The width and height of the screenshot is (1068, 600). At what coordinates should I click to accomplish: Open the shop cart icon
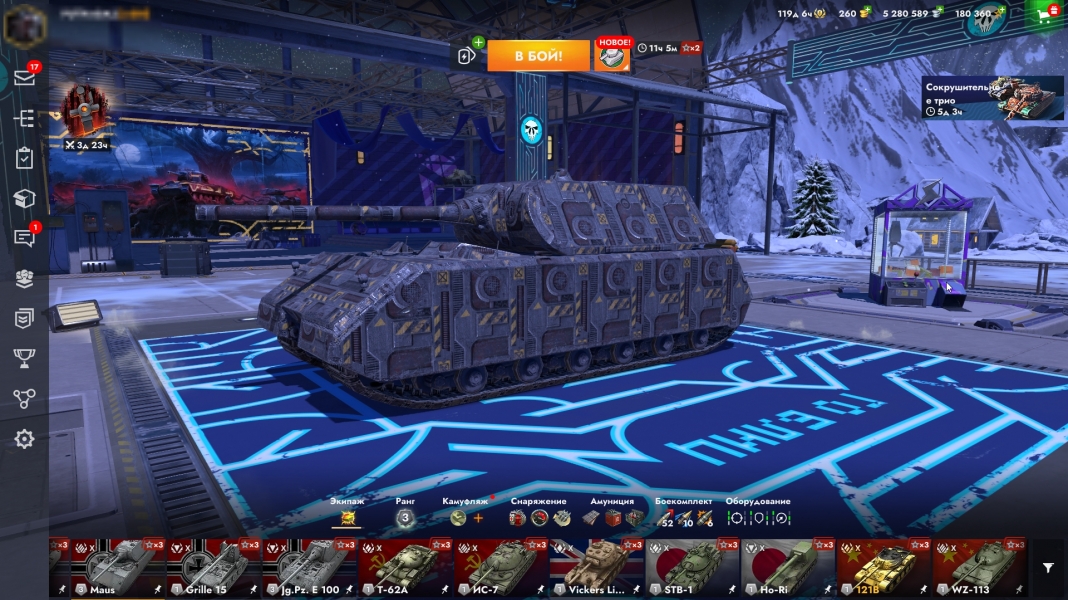[x=1046, y=14]
